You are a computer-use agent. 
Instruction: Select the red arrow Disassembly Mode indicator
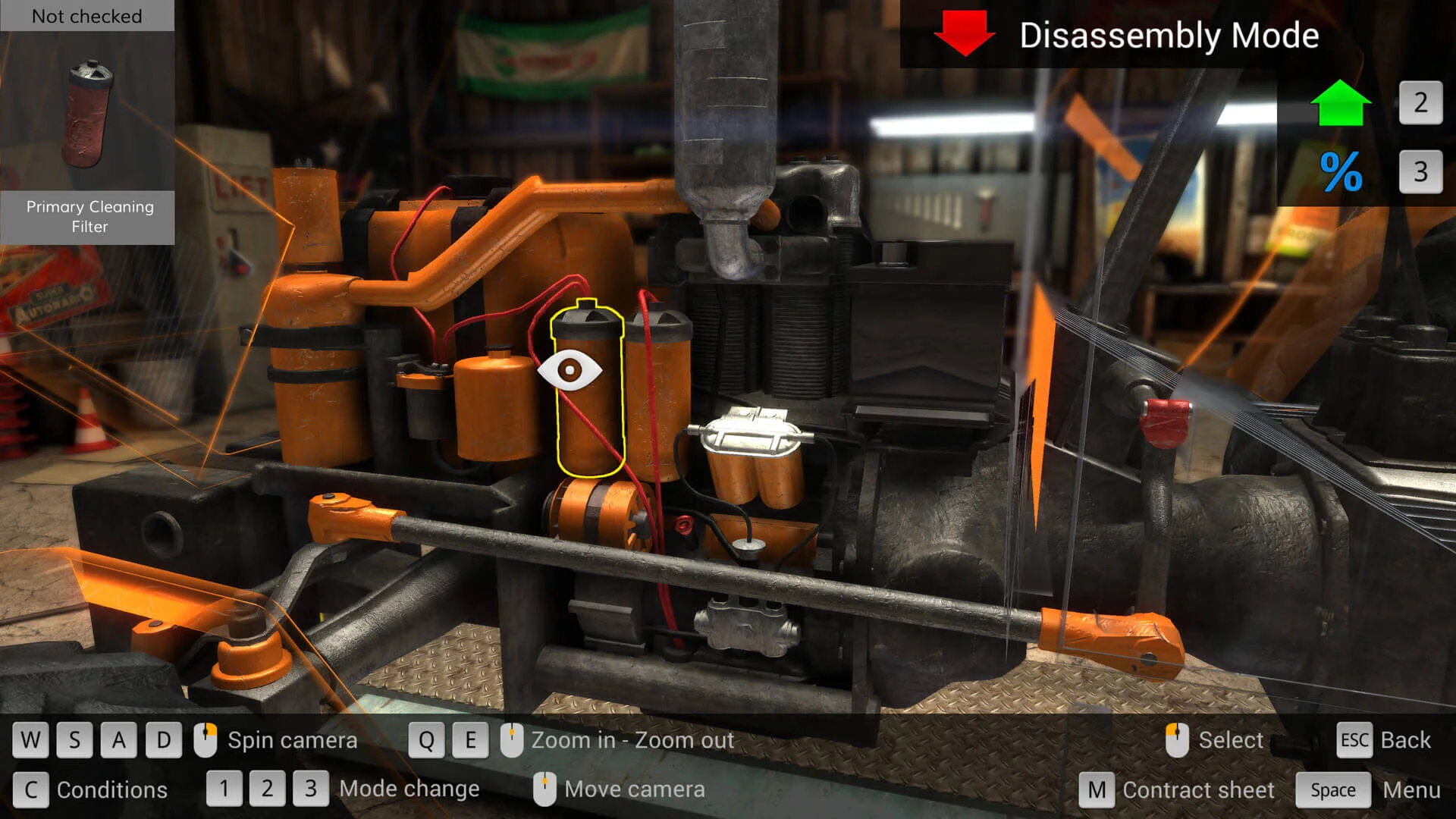click(964, 33)
